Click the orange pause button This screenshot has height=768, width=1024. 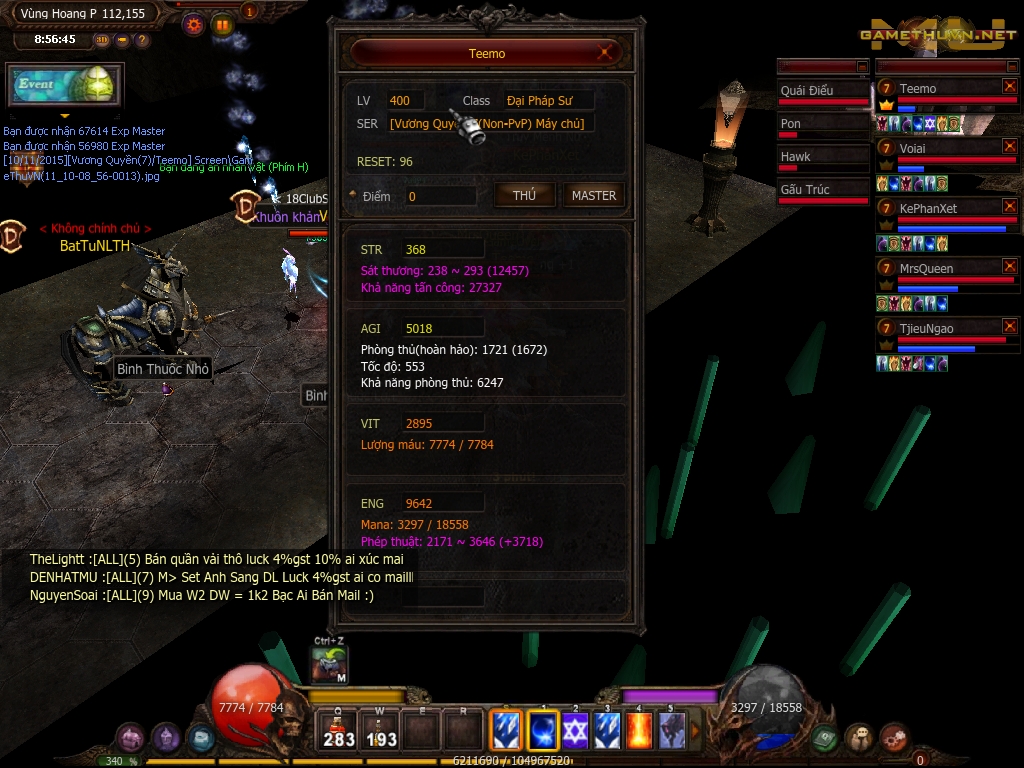coord(222,25)
